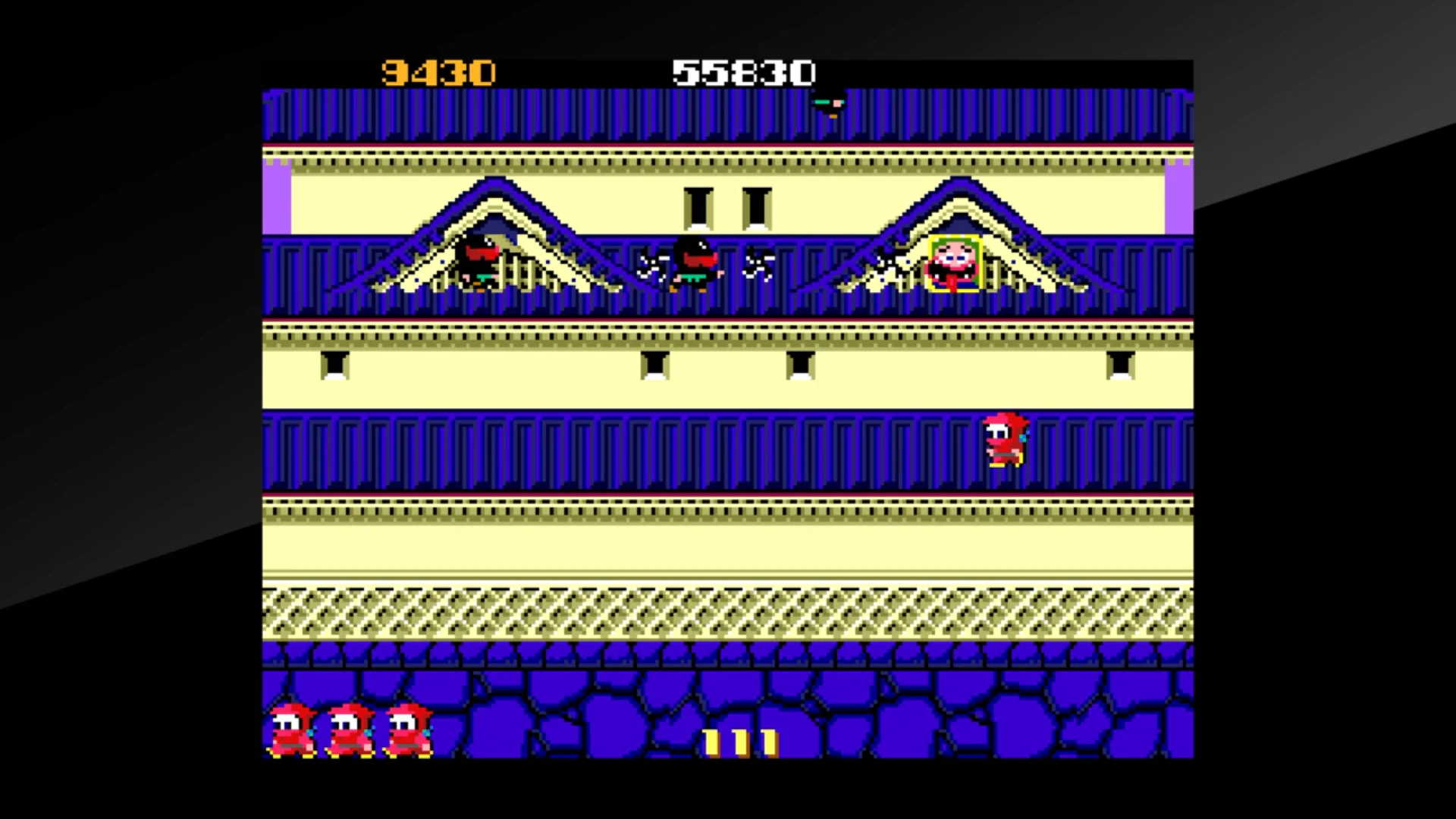1456x819 pixels.
Task: Click the first life icon at bottom left
Action: click(292, 728)
